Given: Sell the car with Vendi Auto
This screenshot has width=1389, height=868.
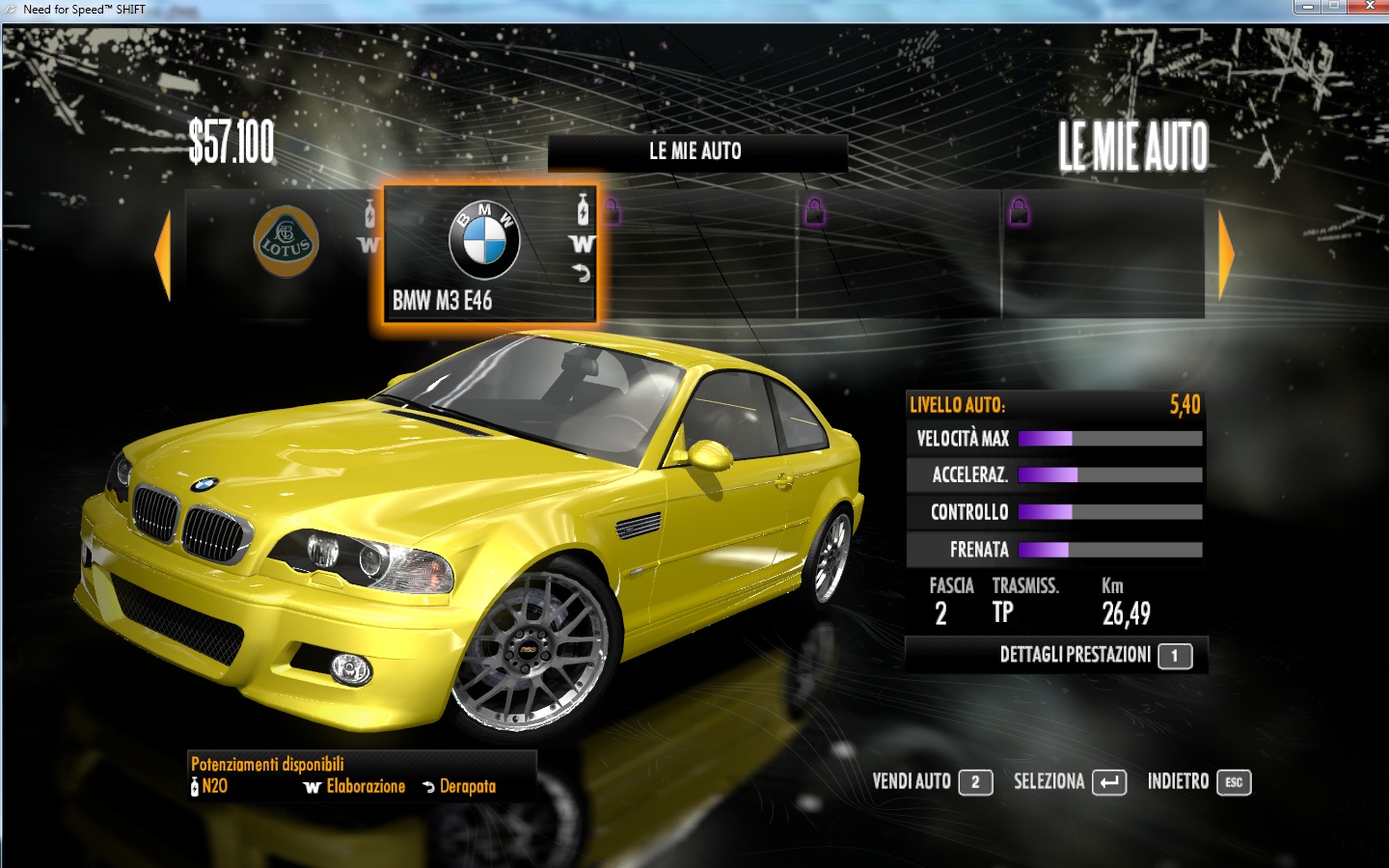Looking at the screenshot, I should pyautogui.click(x=931, y=782).
